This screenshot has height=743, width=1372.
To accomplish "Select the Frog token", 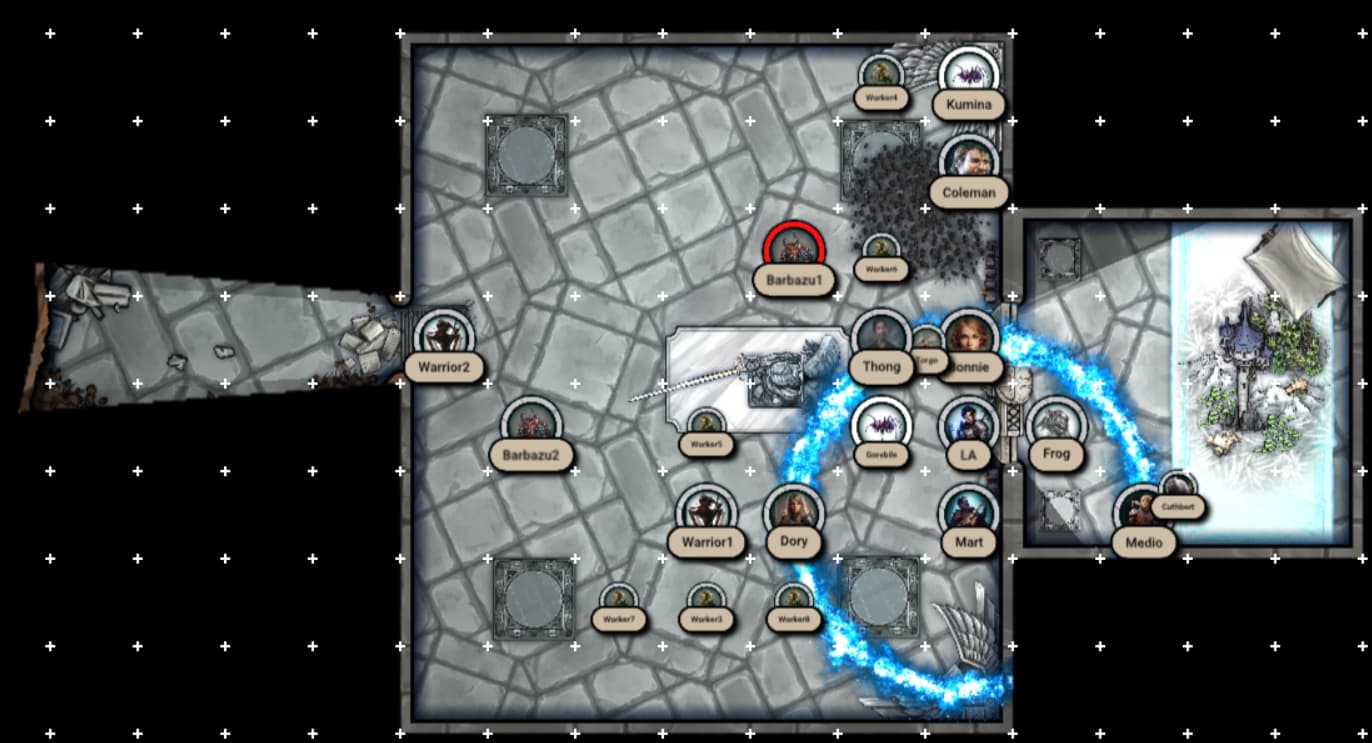I will 1055,424.
